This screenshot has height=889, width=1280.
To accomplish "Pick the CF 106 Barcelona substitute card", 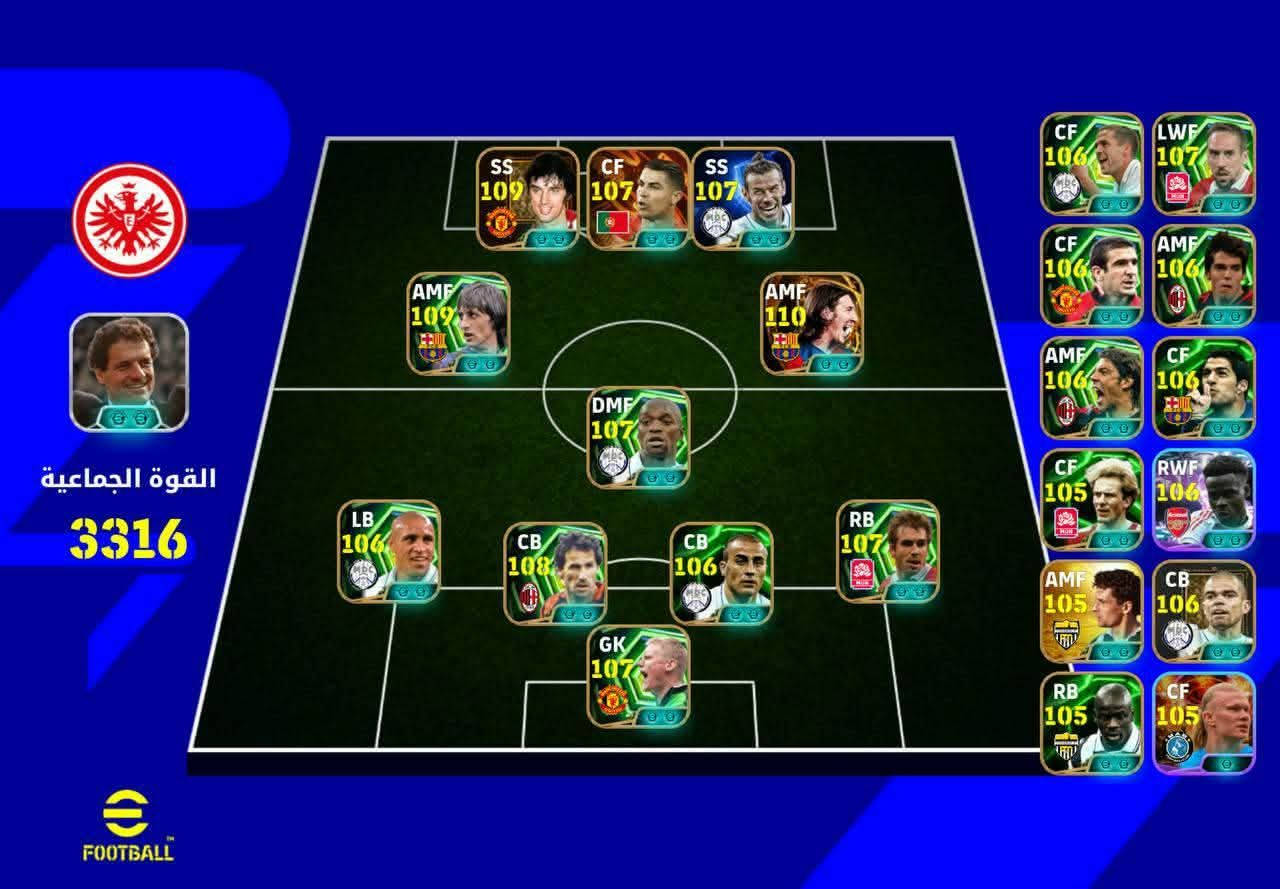I will (1203, 387).
